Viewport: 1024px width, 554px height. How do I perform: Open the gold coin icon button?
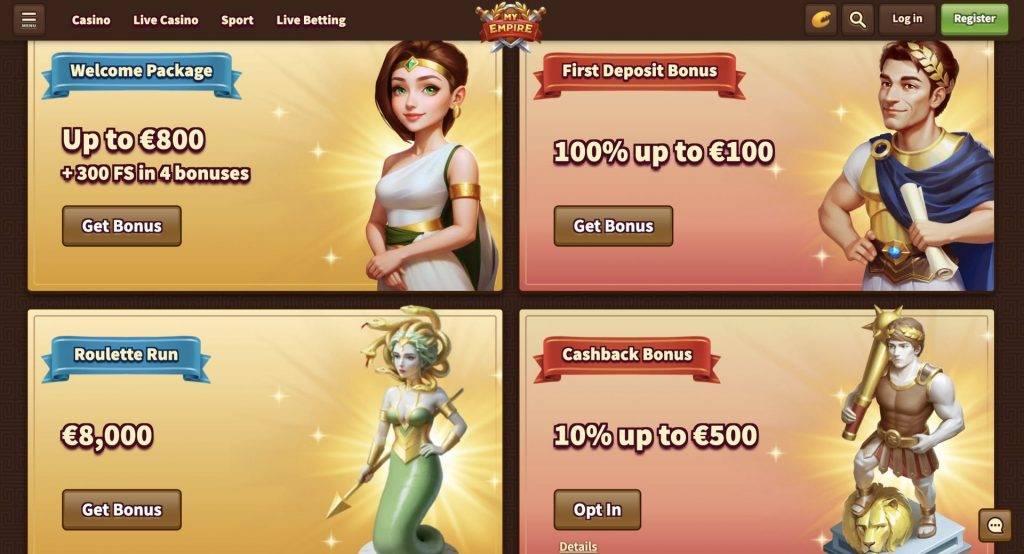click(x=821, y=19)
